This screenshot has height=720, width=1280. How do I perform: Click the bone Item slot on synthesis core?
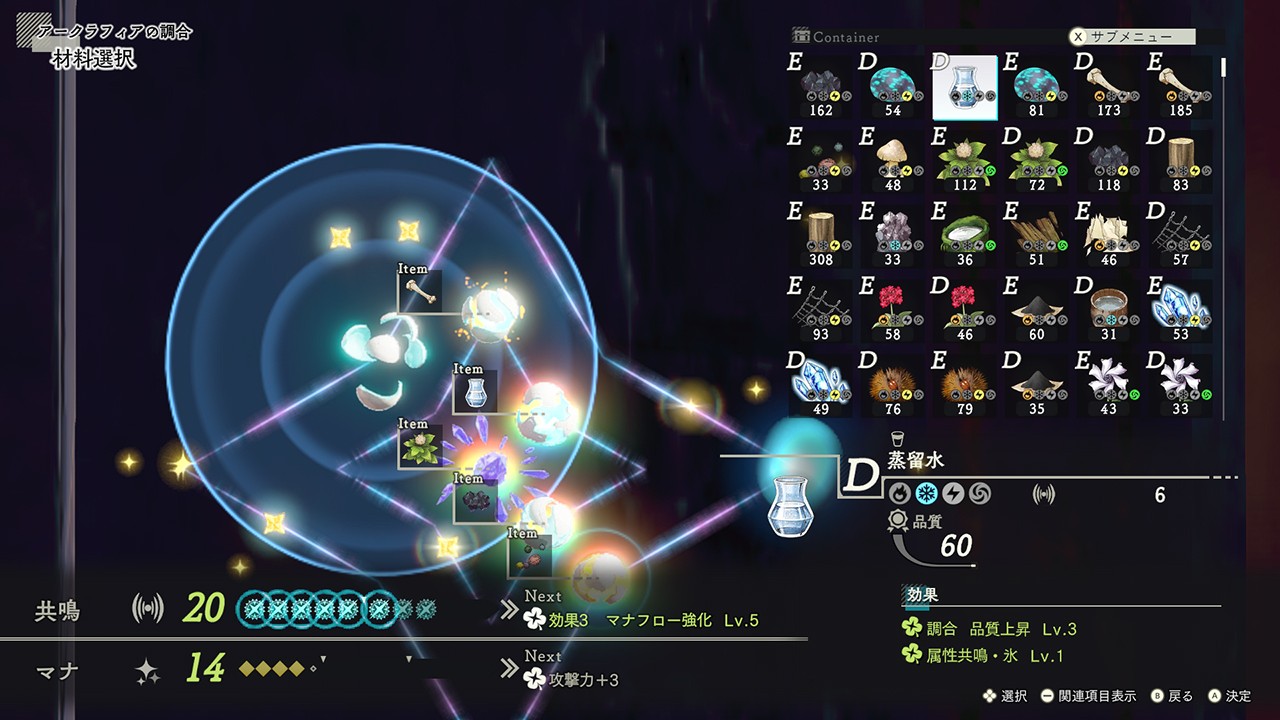[419, 293]
